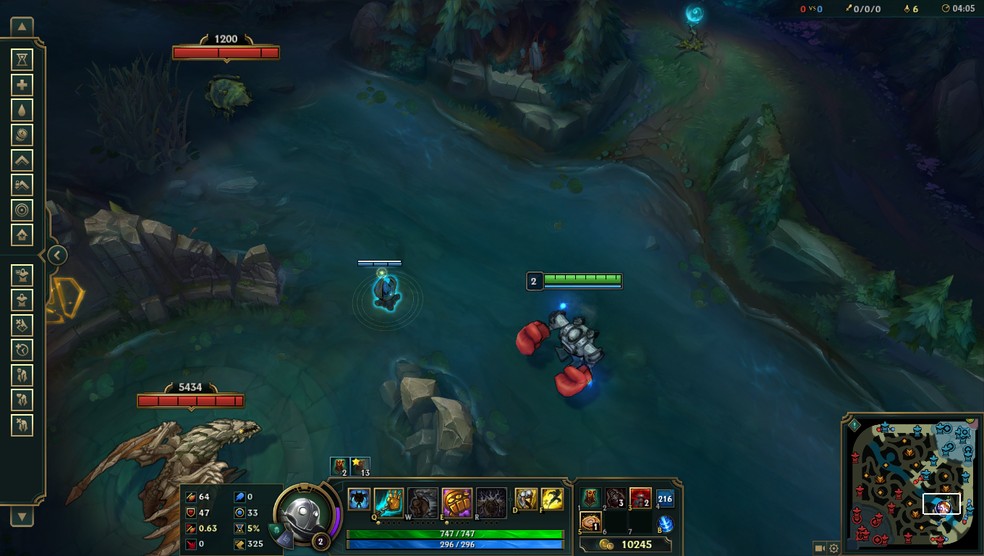Toggle the camera button beside the minimap

pyautogui.click(x=820, y=548)
